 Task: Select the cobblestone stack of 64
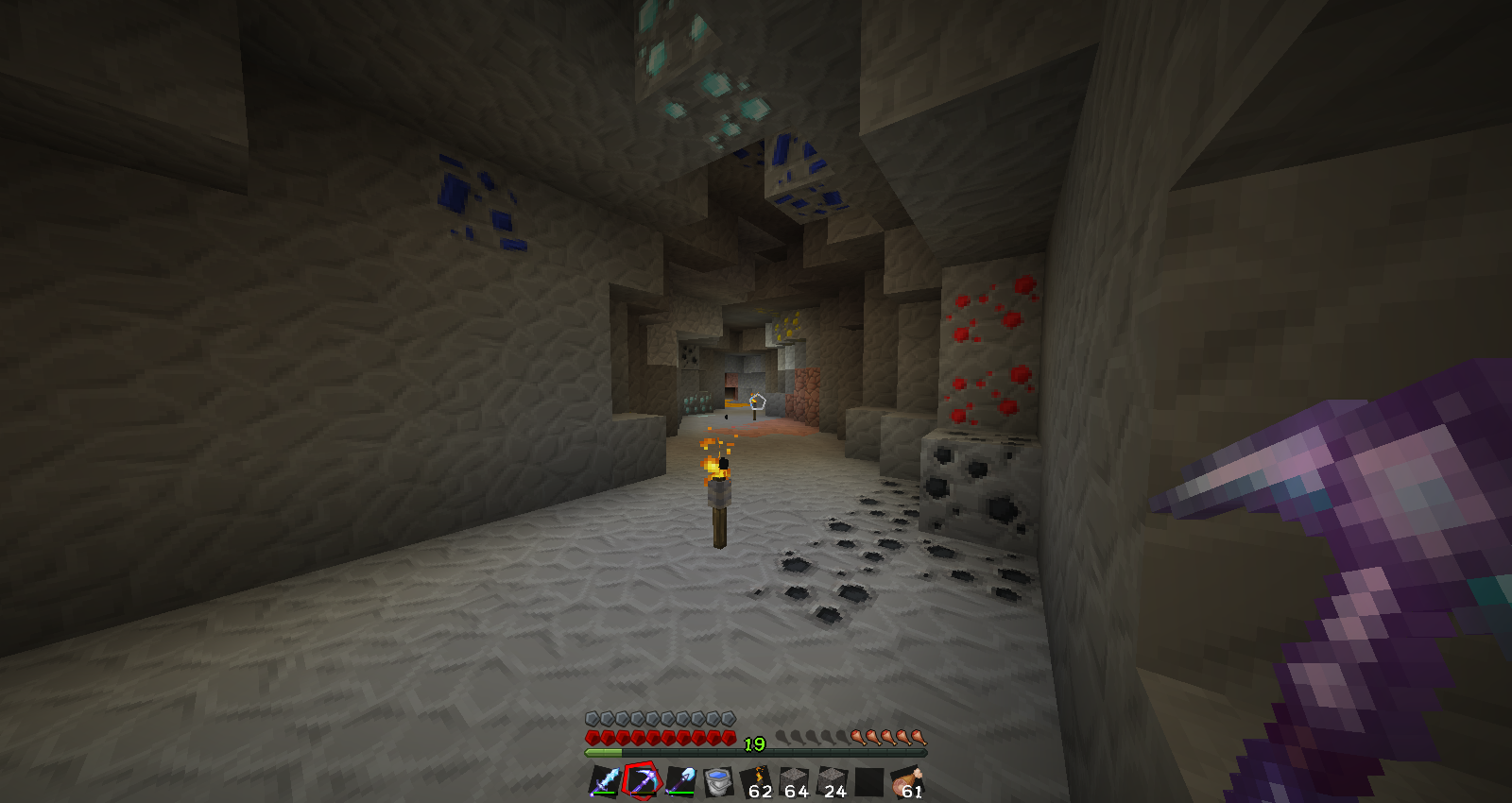pyautogui.click(x=794, y=781)
